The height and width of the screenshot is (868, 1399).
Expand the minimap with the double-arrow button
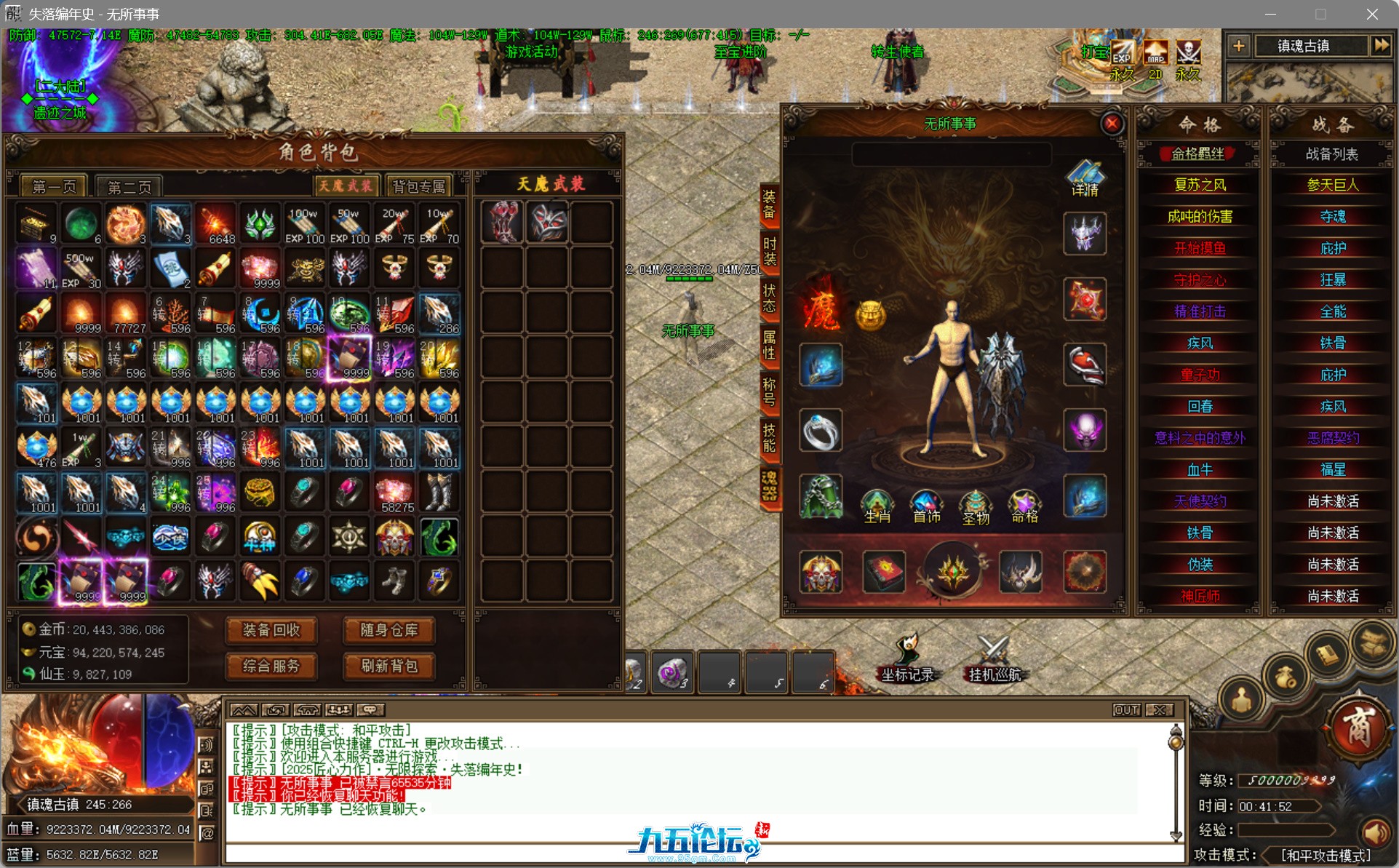coord(1382,46)
